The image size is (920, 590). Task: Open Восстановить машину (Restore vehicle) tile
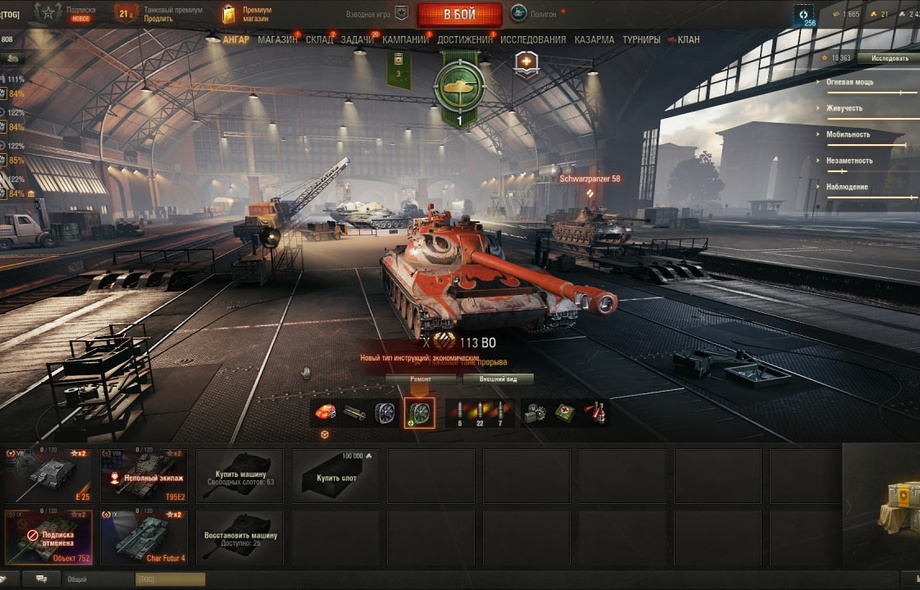coord(239,537)
